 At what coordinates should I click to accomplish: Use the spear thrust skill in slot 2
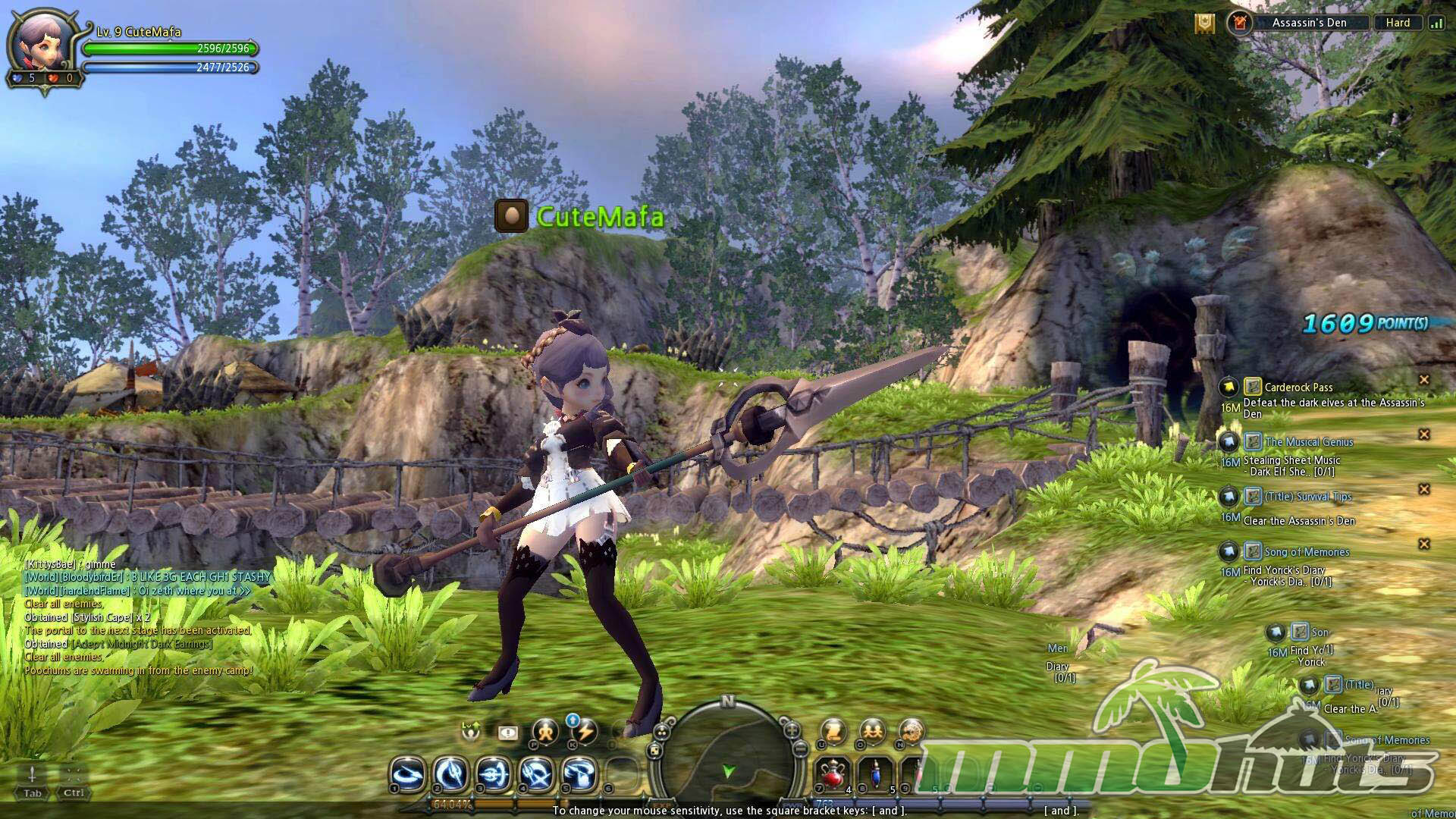click(450, 774)
